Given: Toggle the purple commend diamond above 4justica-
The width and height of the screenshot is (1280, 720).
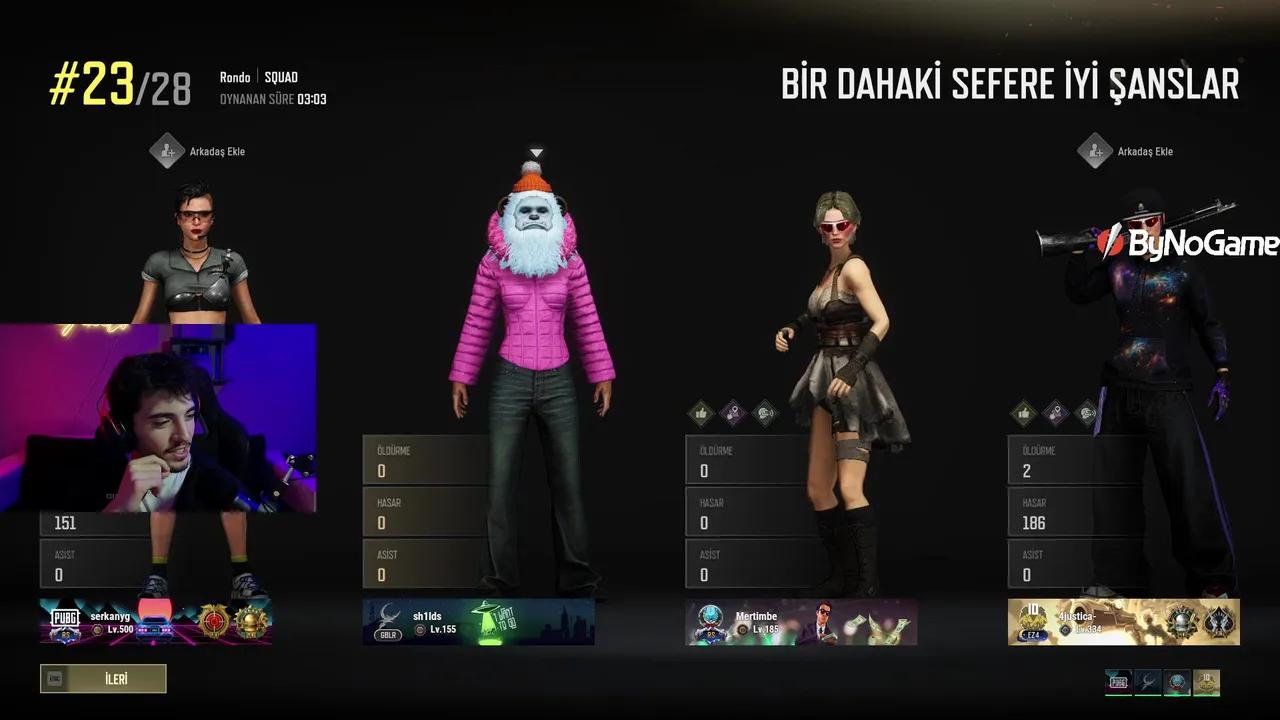Looking at the screenshot, I should point(1055,413).
